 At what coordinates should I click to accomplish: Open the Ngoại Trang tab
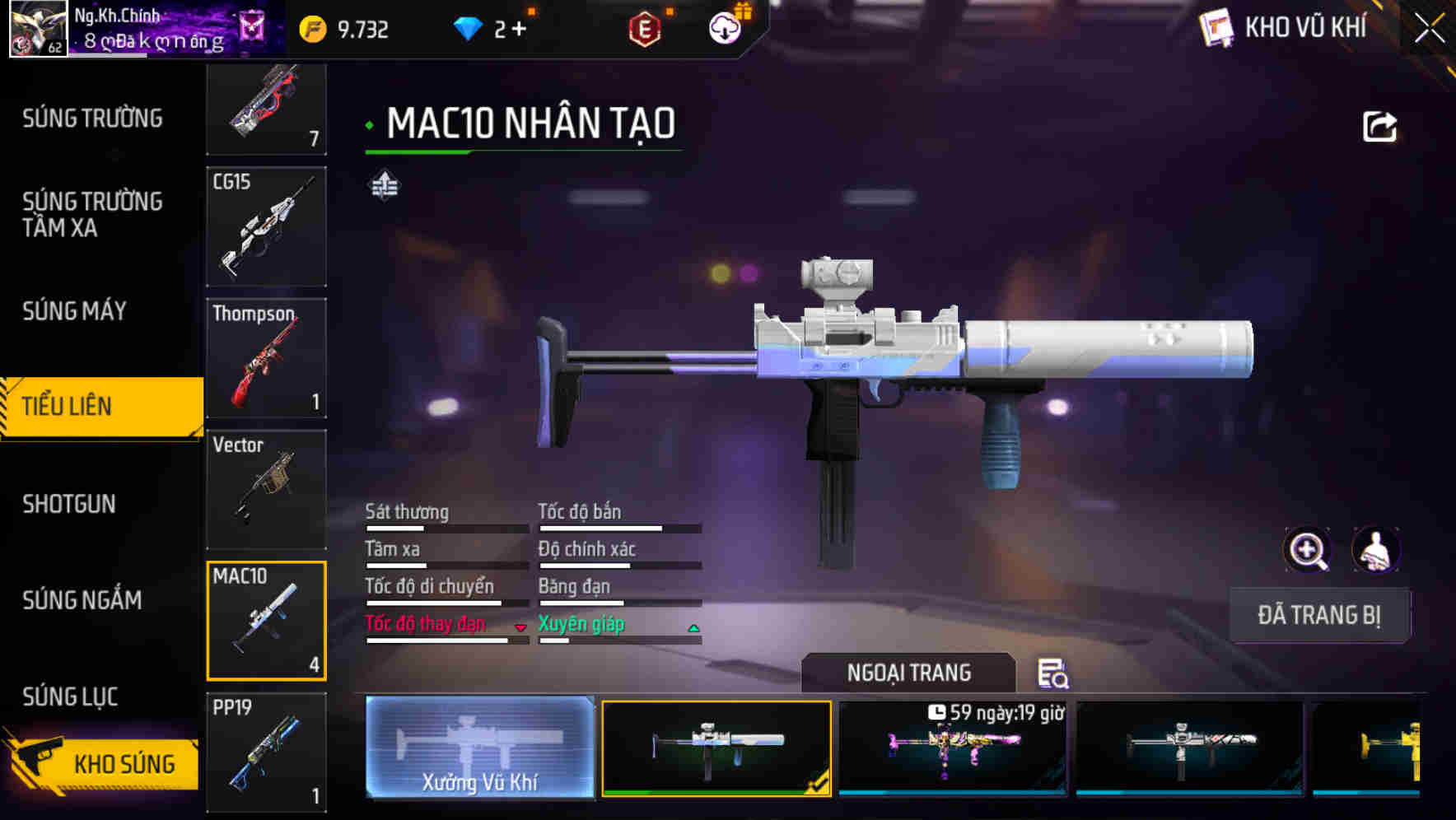tap(908, 673)
